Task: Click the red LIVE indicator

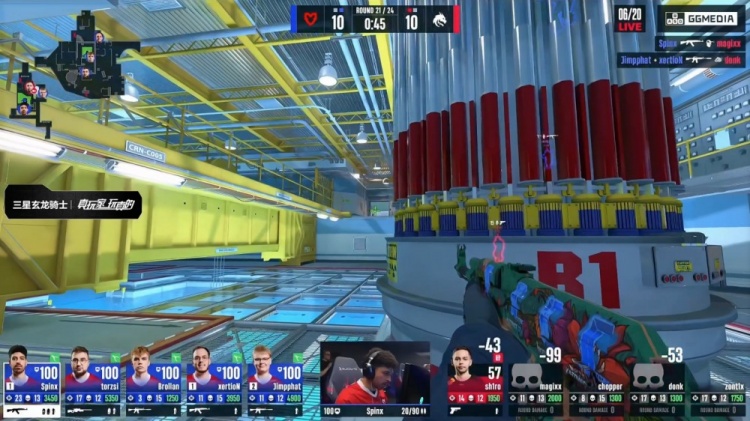Action: pos(629,27)
